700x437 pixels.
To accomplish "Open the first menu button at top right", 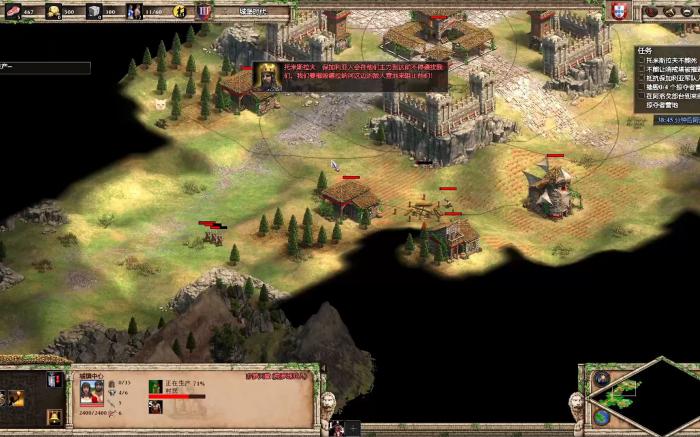I will click(x=651, y=11).
